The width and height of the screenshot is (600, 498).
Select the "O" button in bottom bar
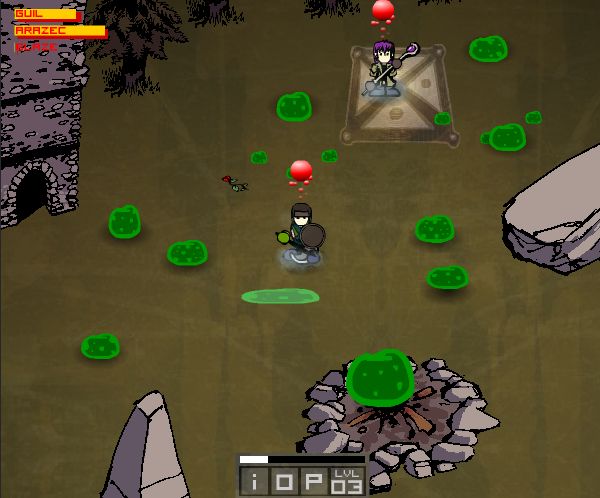pyautogui.click(x=285, y=482)
